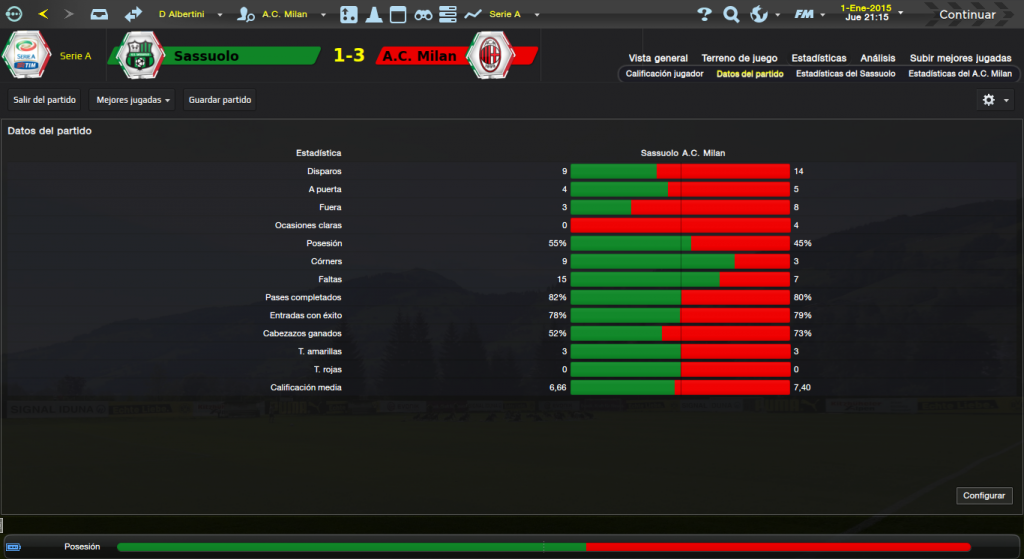
Task: Show Estadísticas del Sassuolo subtab
Action: tap(845, 74)
